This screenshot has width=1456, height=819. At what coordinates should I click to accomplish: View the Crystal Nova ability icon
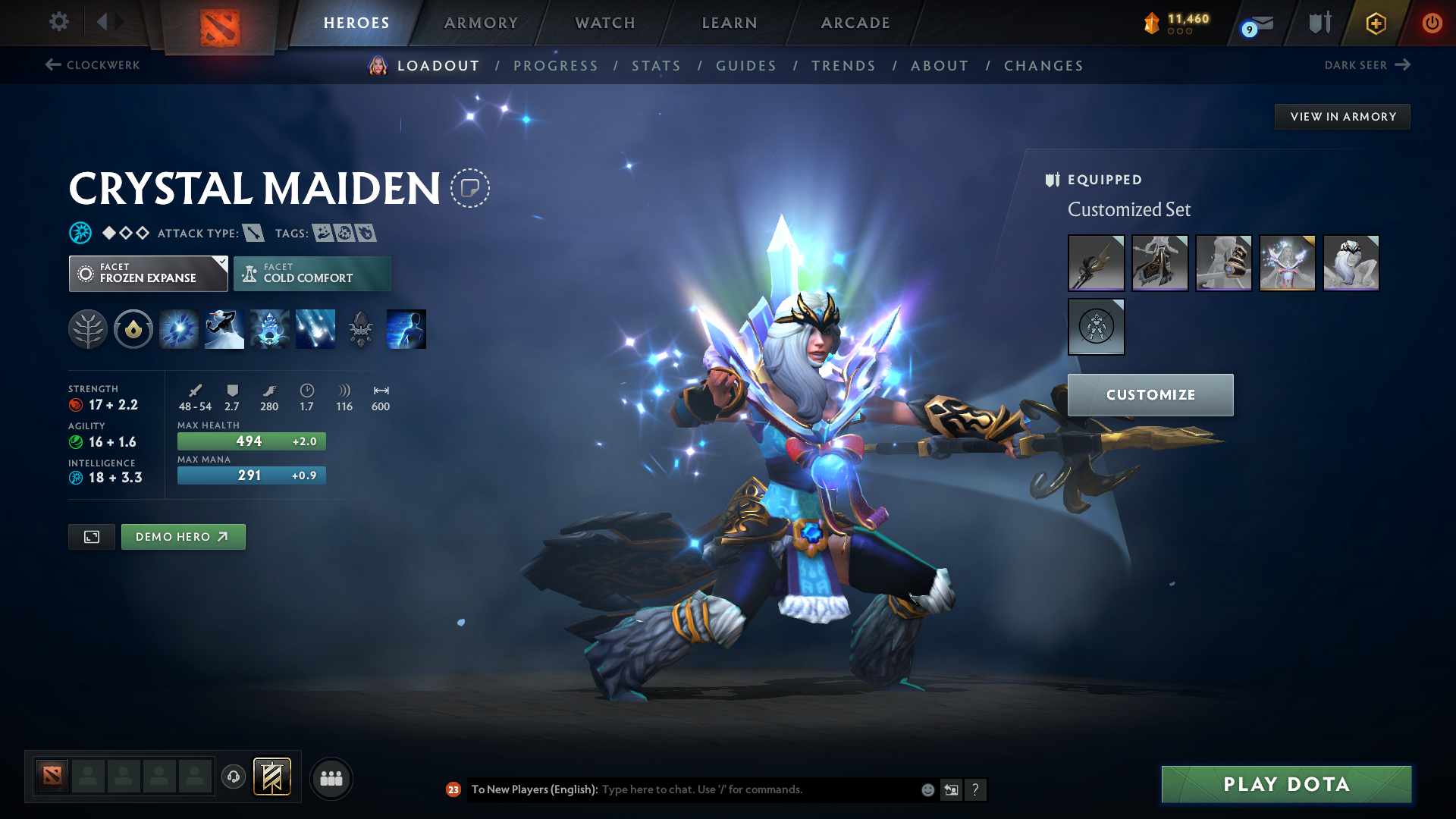pyautogui.click(x=178, y=328)
